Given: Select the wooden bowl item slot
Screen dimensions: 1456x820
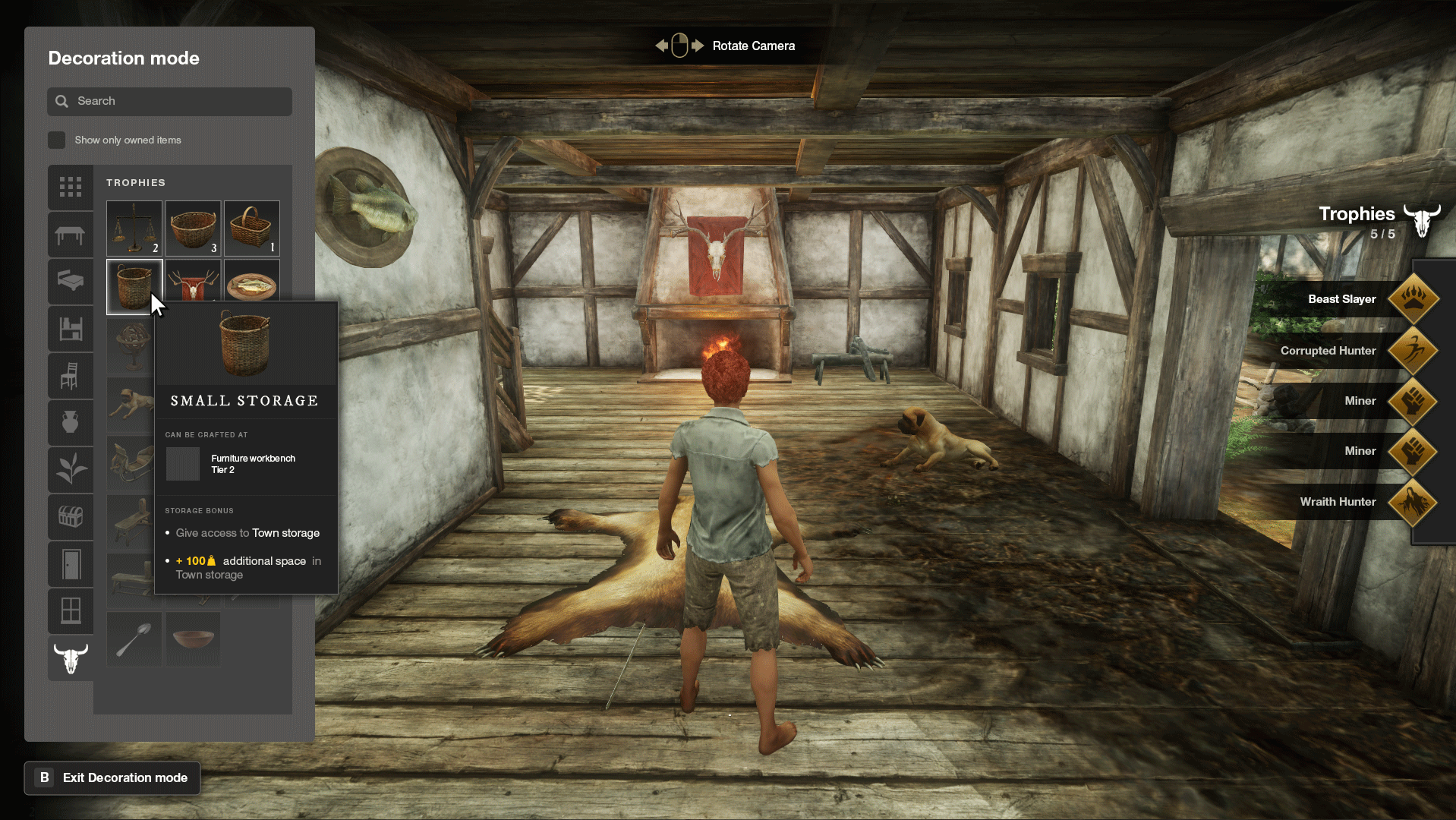Looking at the screenshot, I should 193,639.
